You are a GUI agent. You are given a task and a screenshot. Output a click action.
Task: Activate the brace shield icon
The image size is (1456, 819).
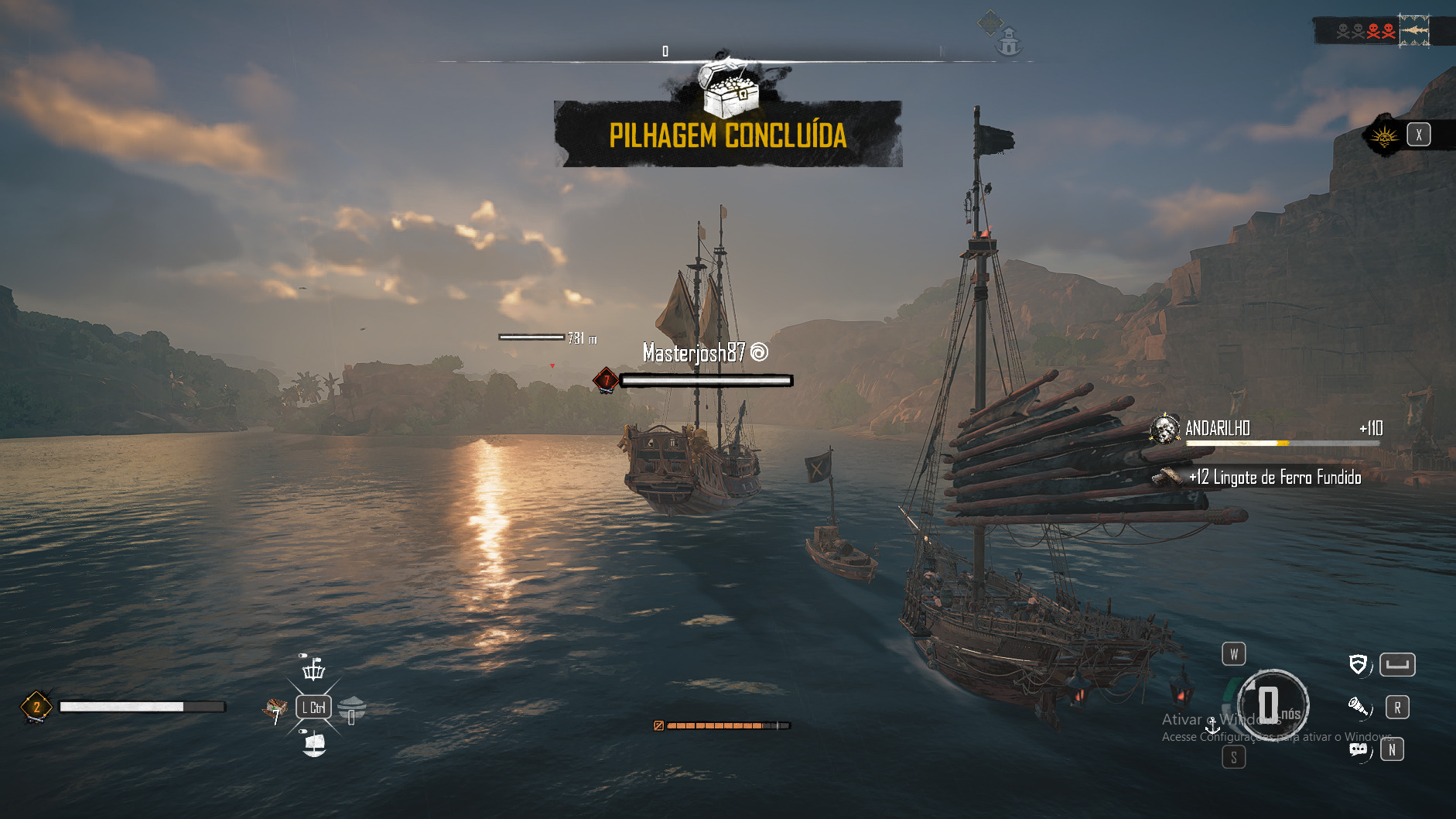pyautogui.click(x=1358, y=664)
